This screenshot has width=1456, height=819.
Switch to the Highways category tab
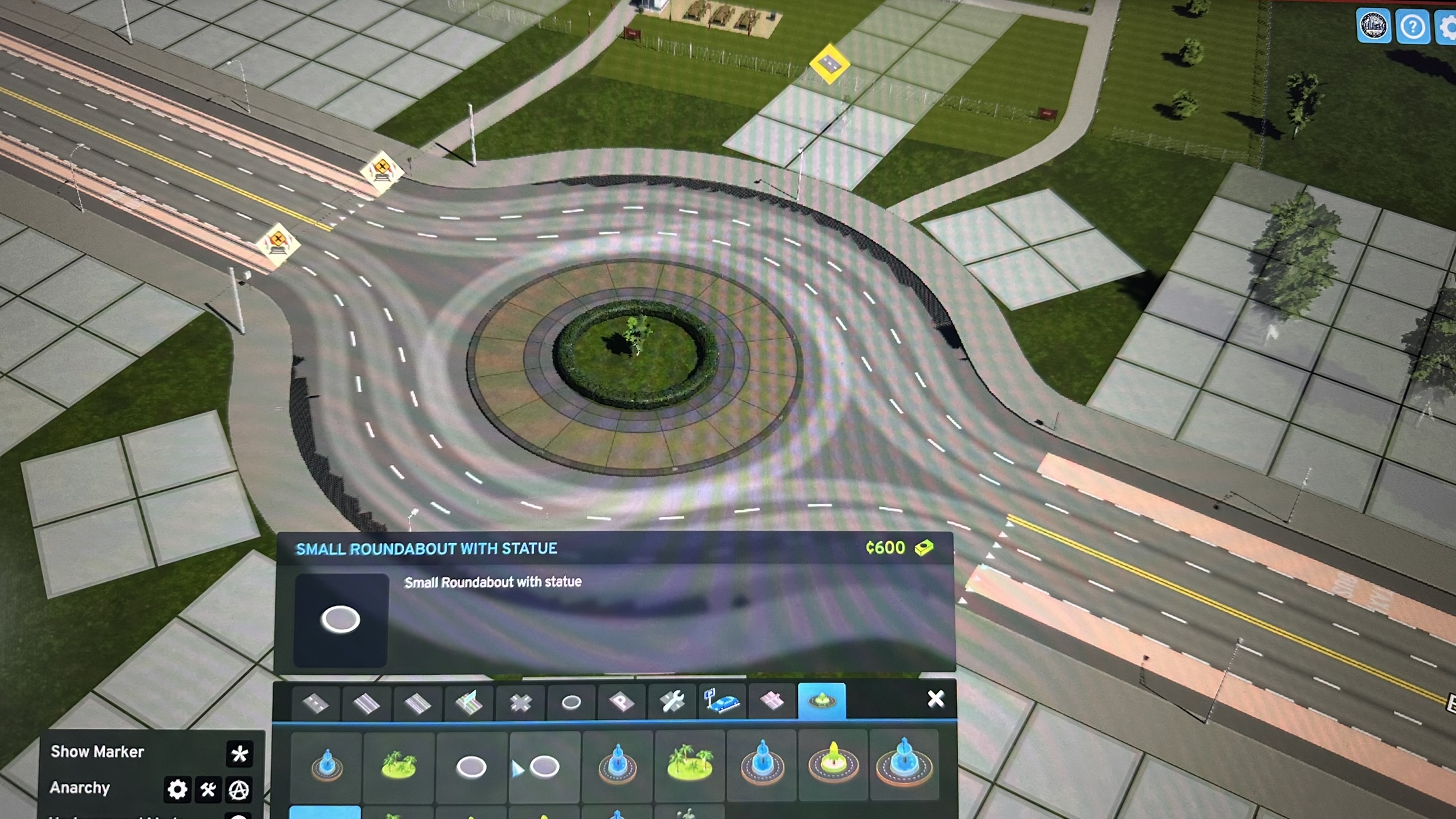pos(470,702)
